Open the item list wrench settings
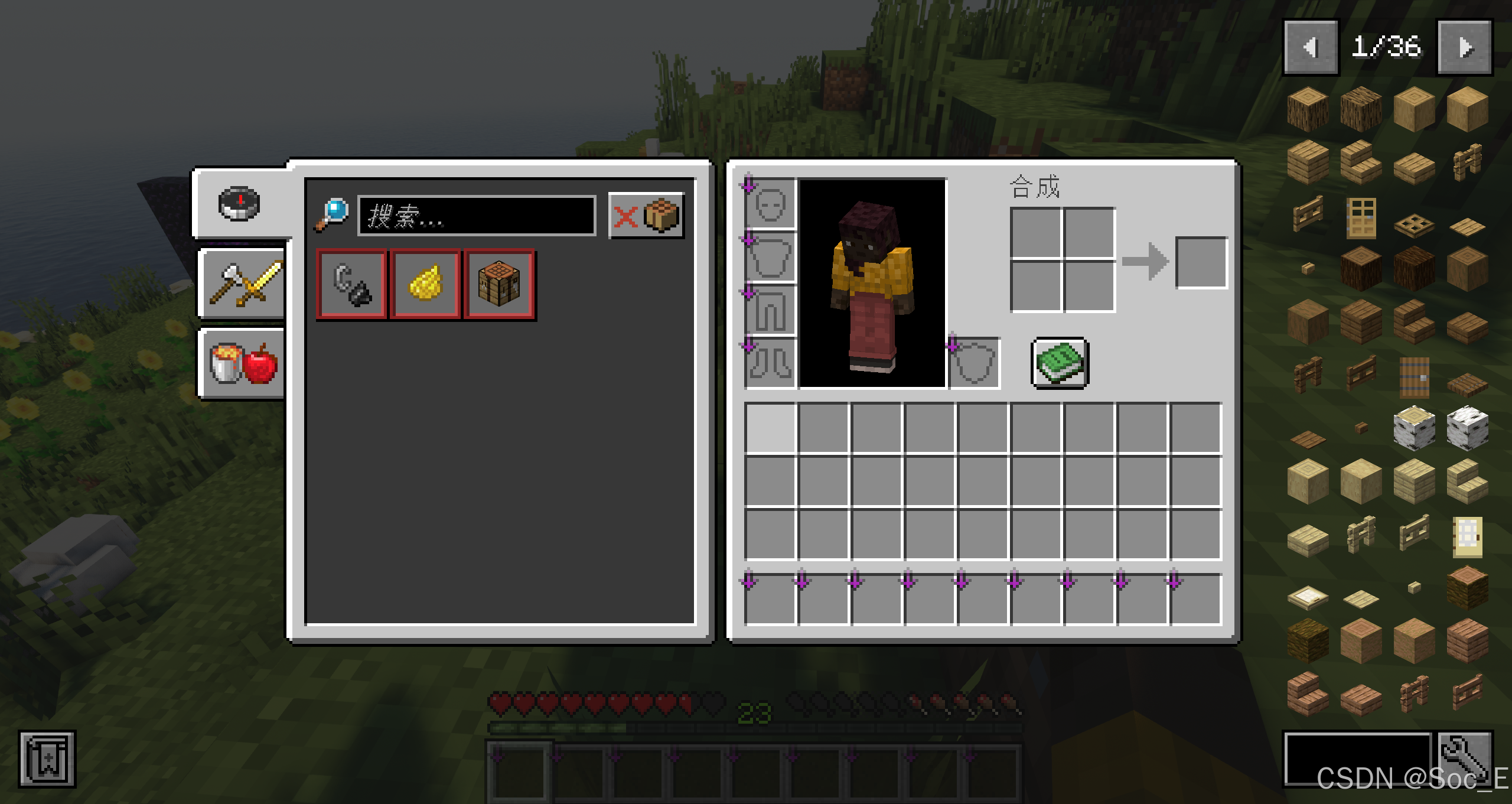The image size is (1512, 804). click(x=1465, y=759)
